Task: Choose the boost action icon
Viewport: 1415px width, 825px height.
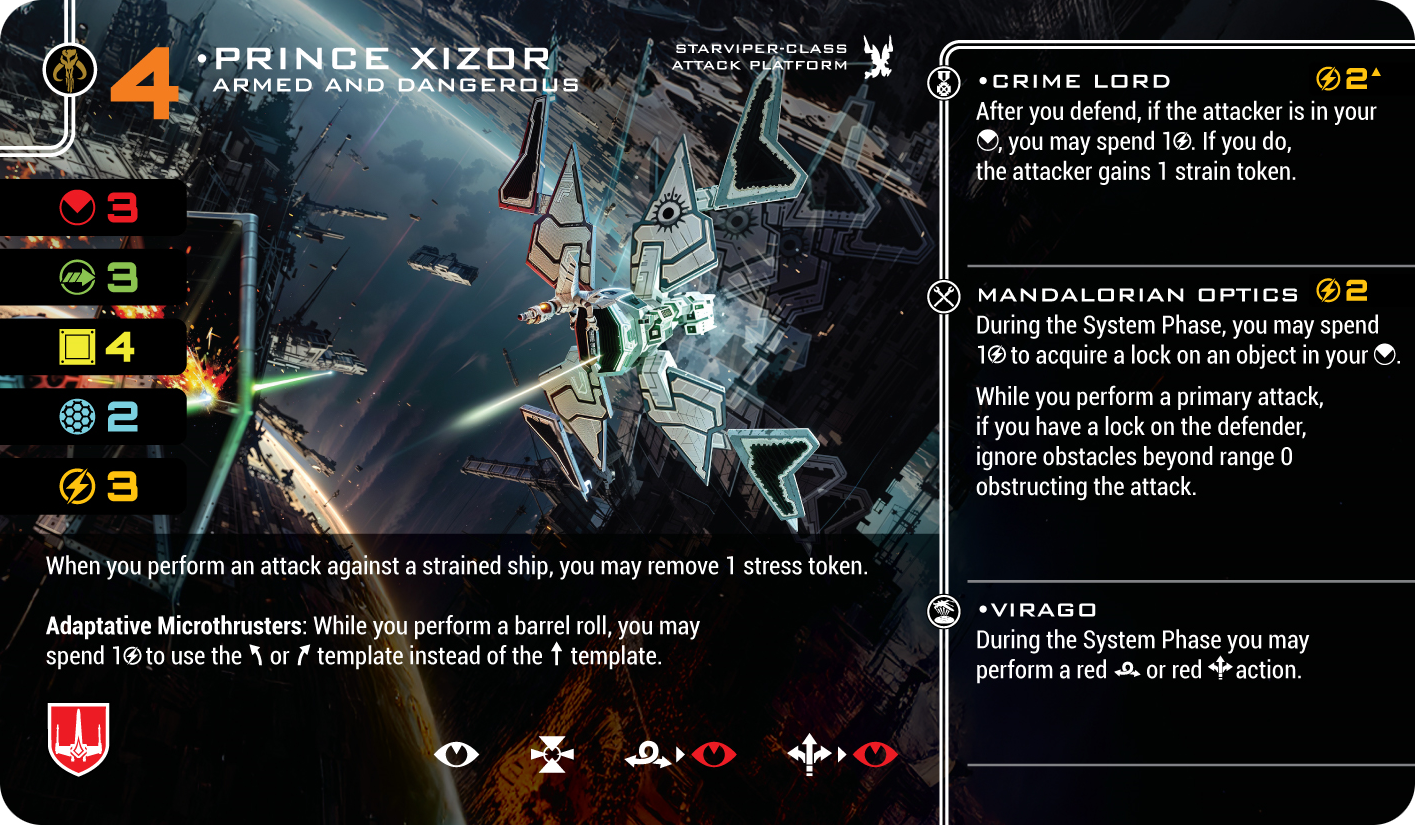Action: (810, 755)
